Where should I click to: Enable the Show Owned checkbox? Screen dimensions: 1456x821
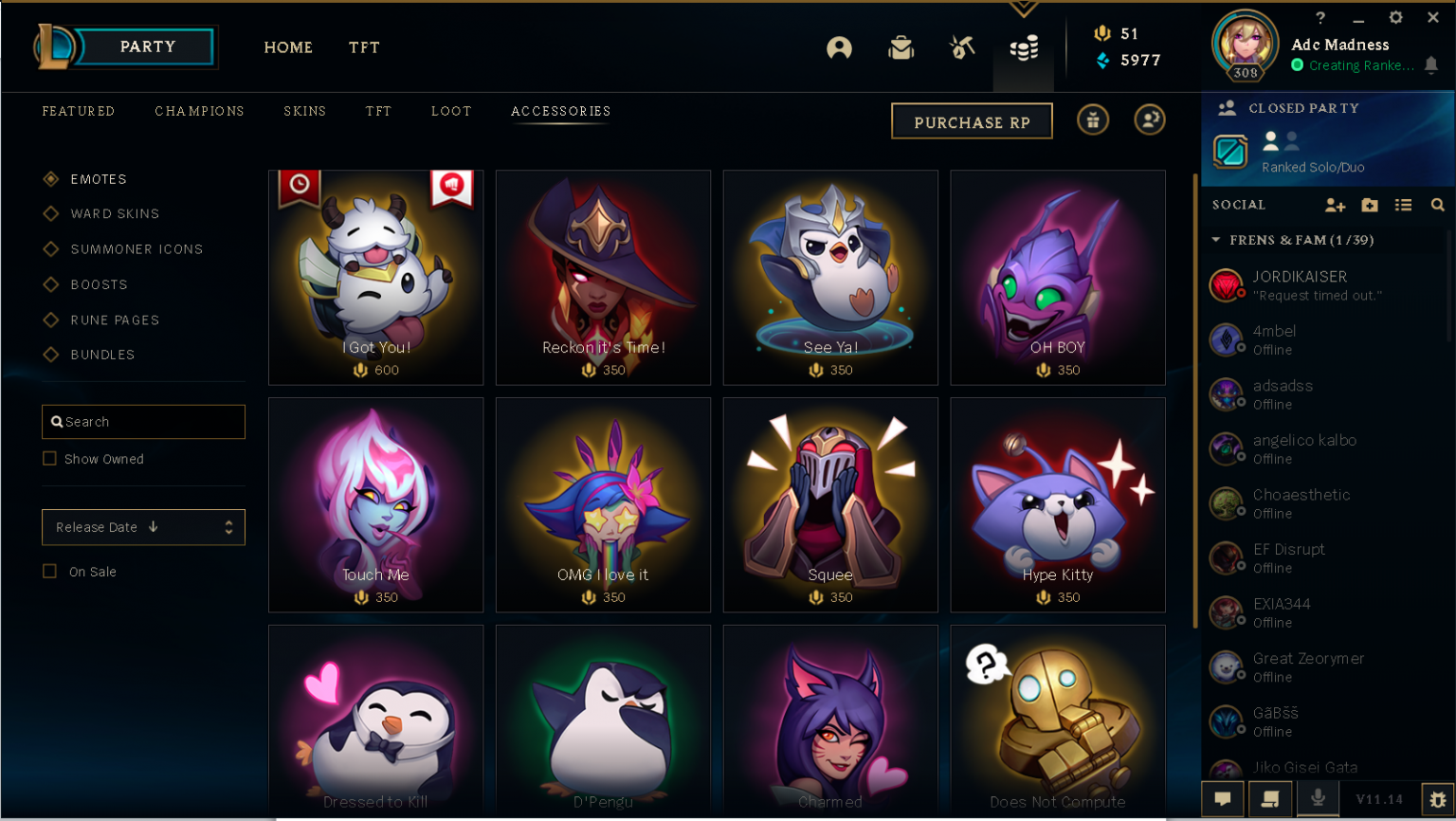click(49, 458)
